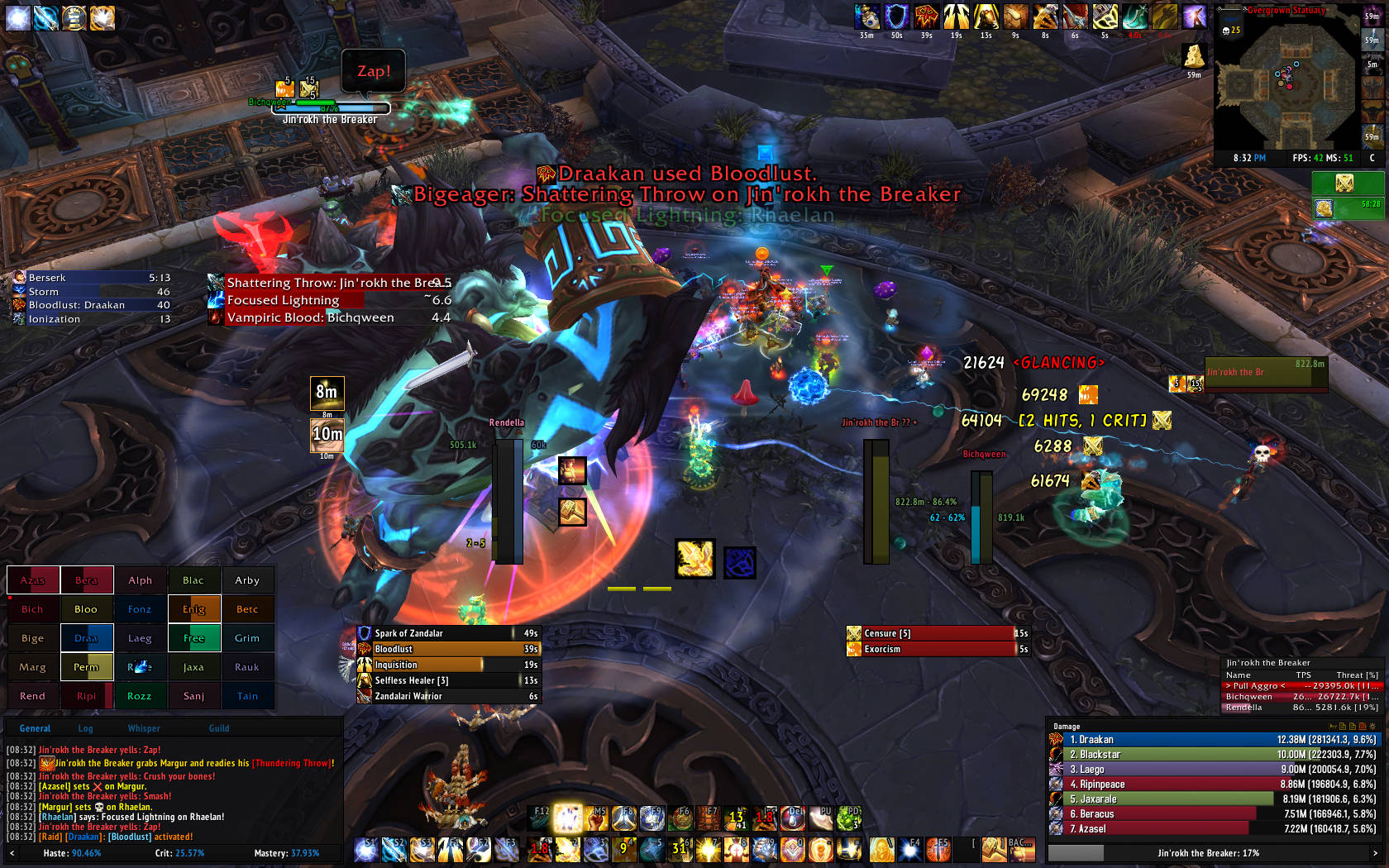The height and width of the screenshot is (868, 1389).
Task: Select the Azas raid frame
Action: click(33, 580)
